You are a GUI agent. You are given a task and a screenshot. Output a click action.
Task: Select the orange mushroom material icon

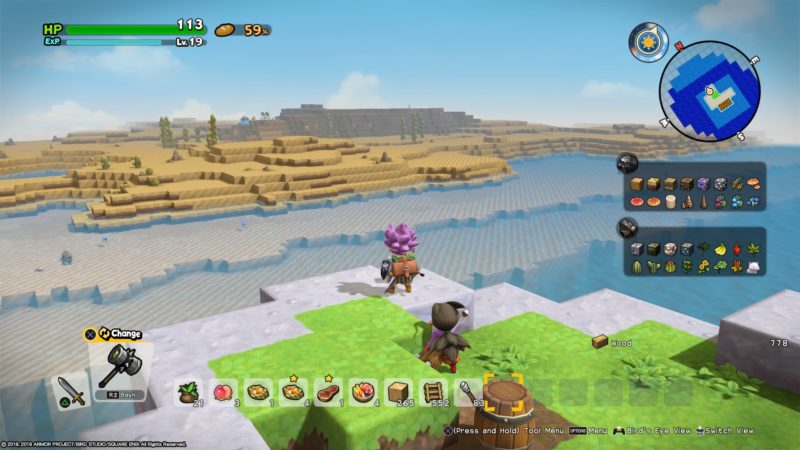pyautogui.click(x=753, y=184)
